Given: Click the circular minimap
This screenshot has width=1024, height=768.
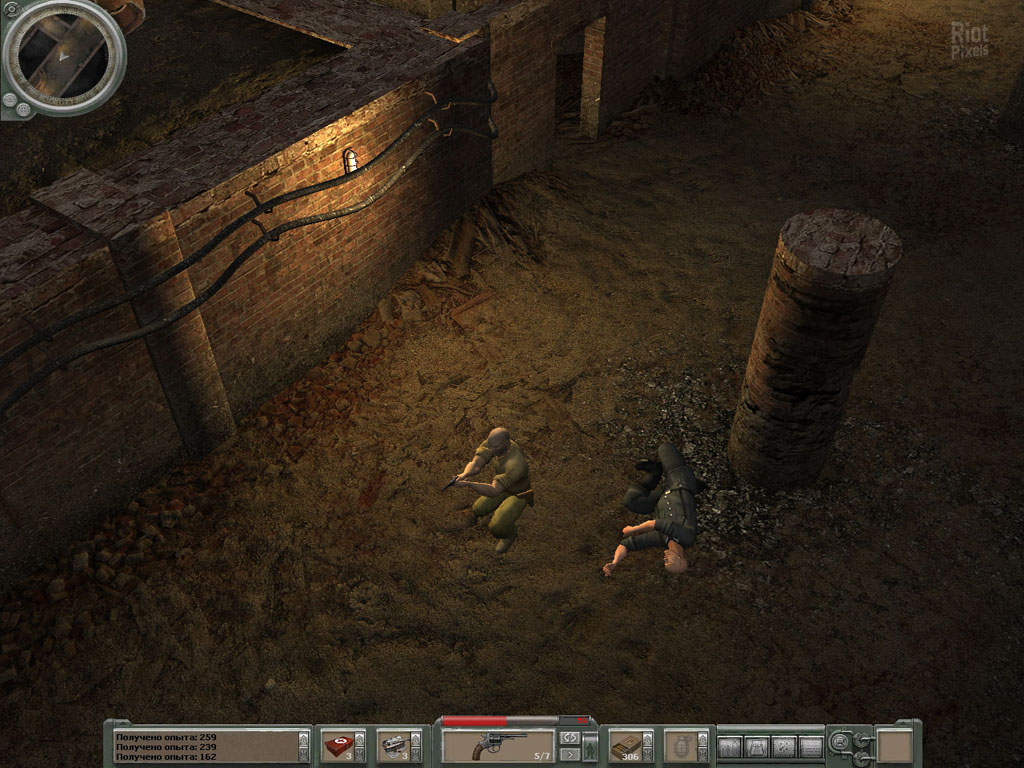Looking at the screenshot, I should click(63, 57).
